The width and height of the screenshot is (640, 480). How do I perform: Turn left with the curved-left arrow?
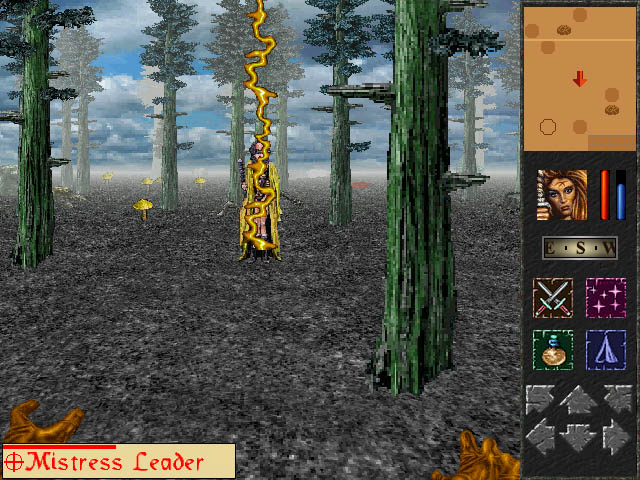541,400
